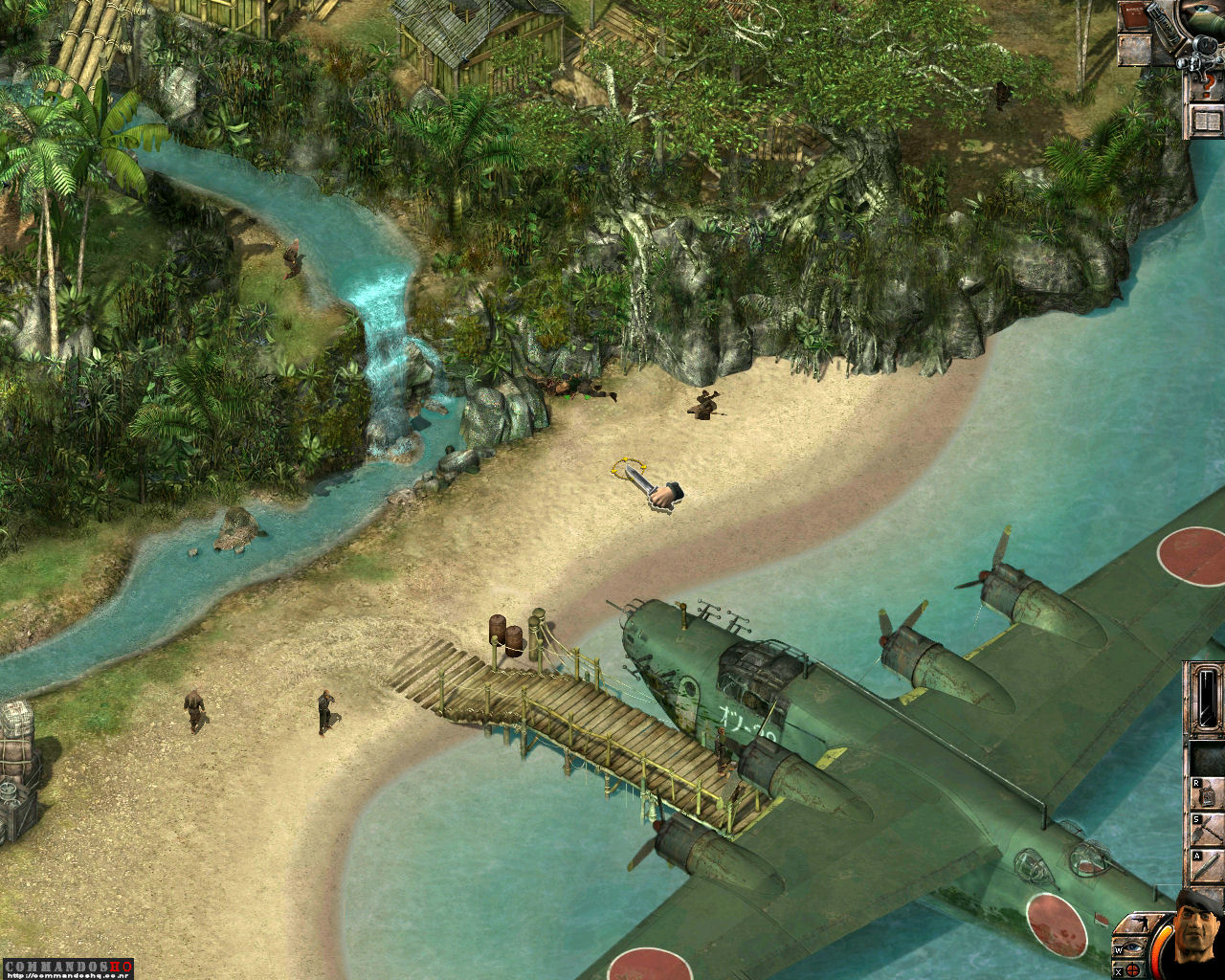The width and height of the screenshot is (1225, 980).
Task: Click the grid inventory box below the notebook
Action: (1134, 49)
